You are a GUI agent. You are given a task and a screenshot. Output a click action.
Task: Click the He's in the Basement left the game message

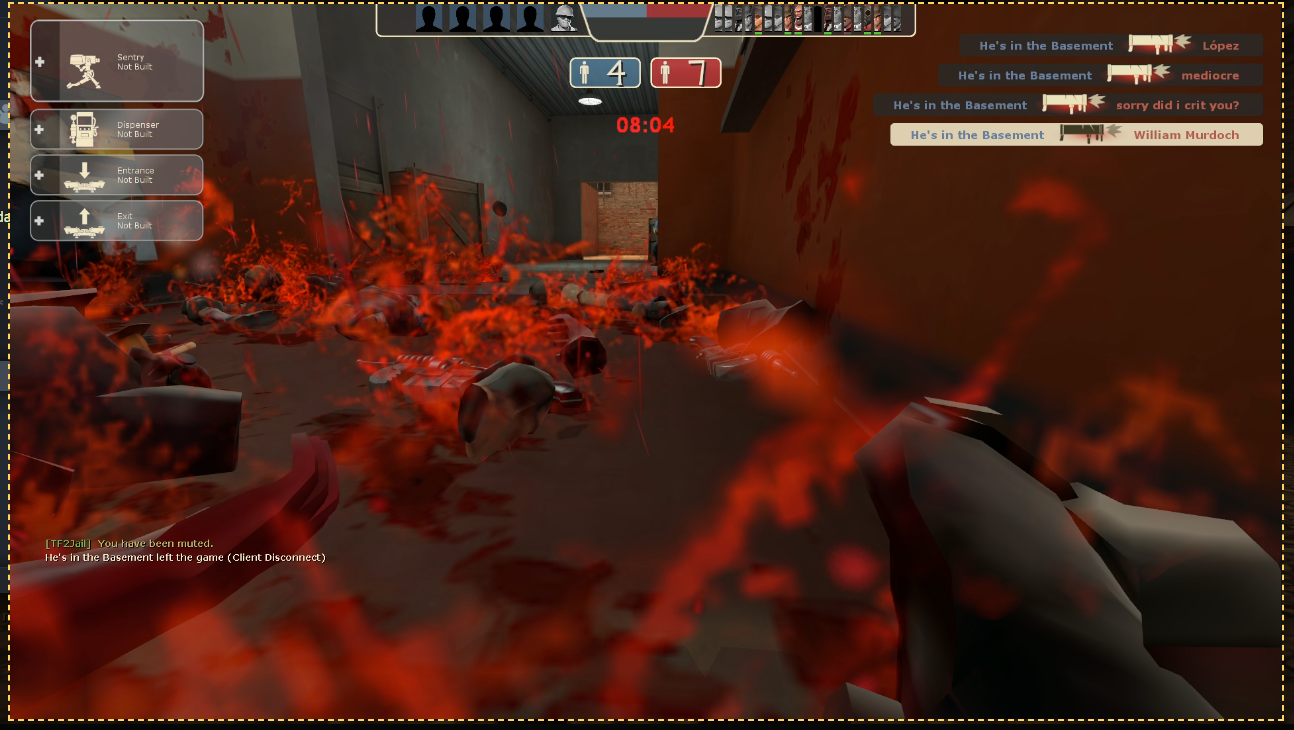click(x=184, y=558)
